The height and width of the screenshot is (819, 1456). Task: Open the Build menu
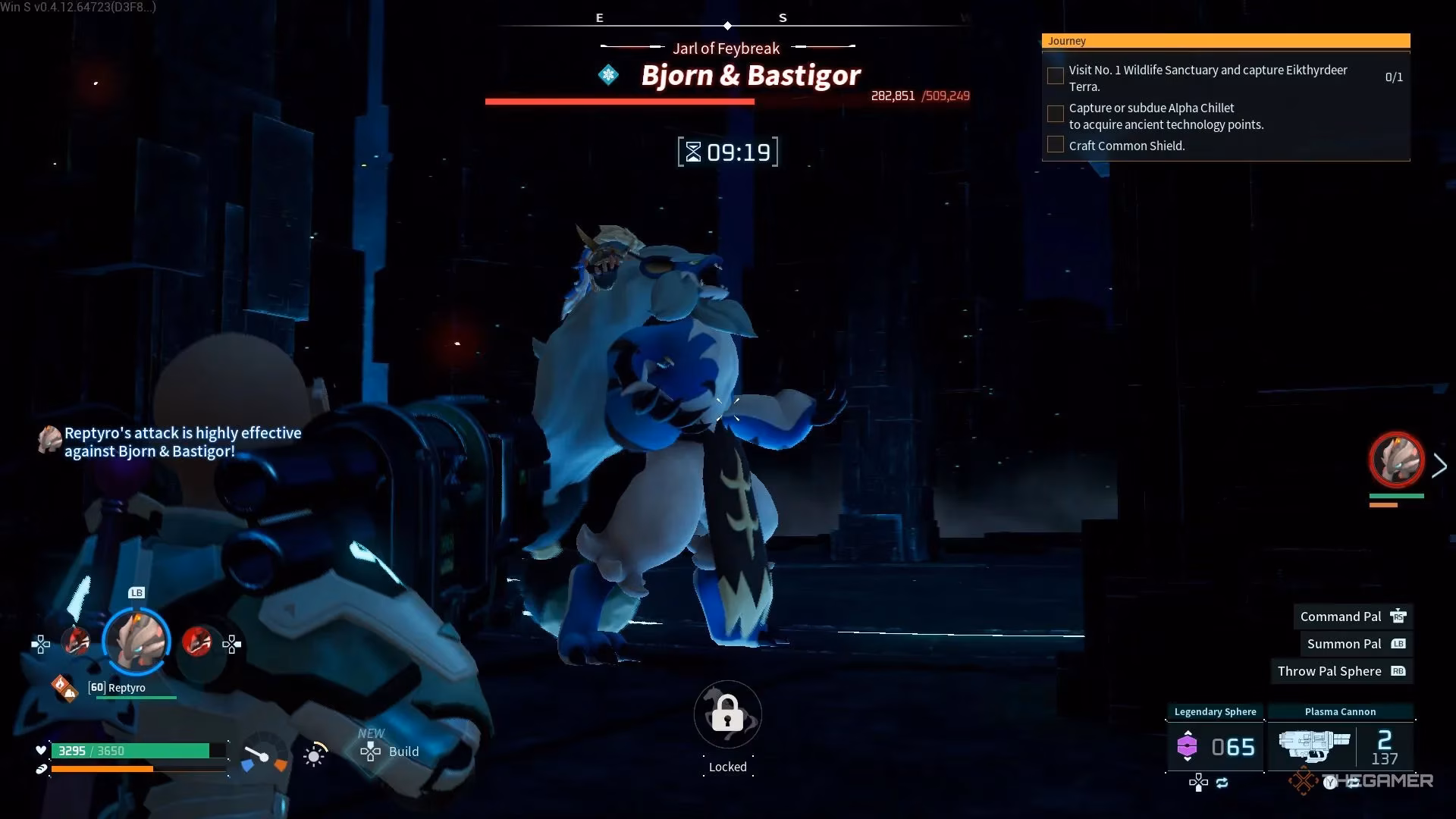pos(390,752)
